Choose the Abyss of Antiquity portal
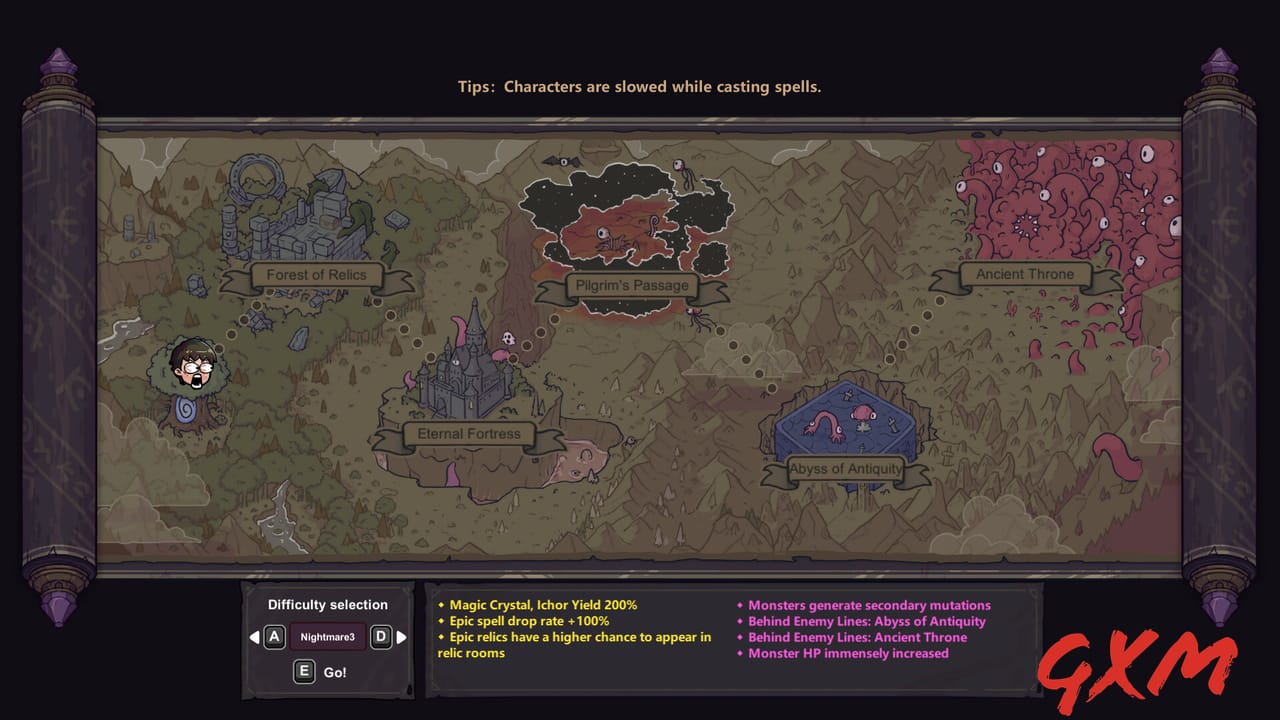This screenshot has width=1280, height=720. tap(845, 468)
